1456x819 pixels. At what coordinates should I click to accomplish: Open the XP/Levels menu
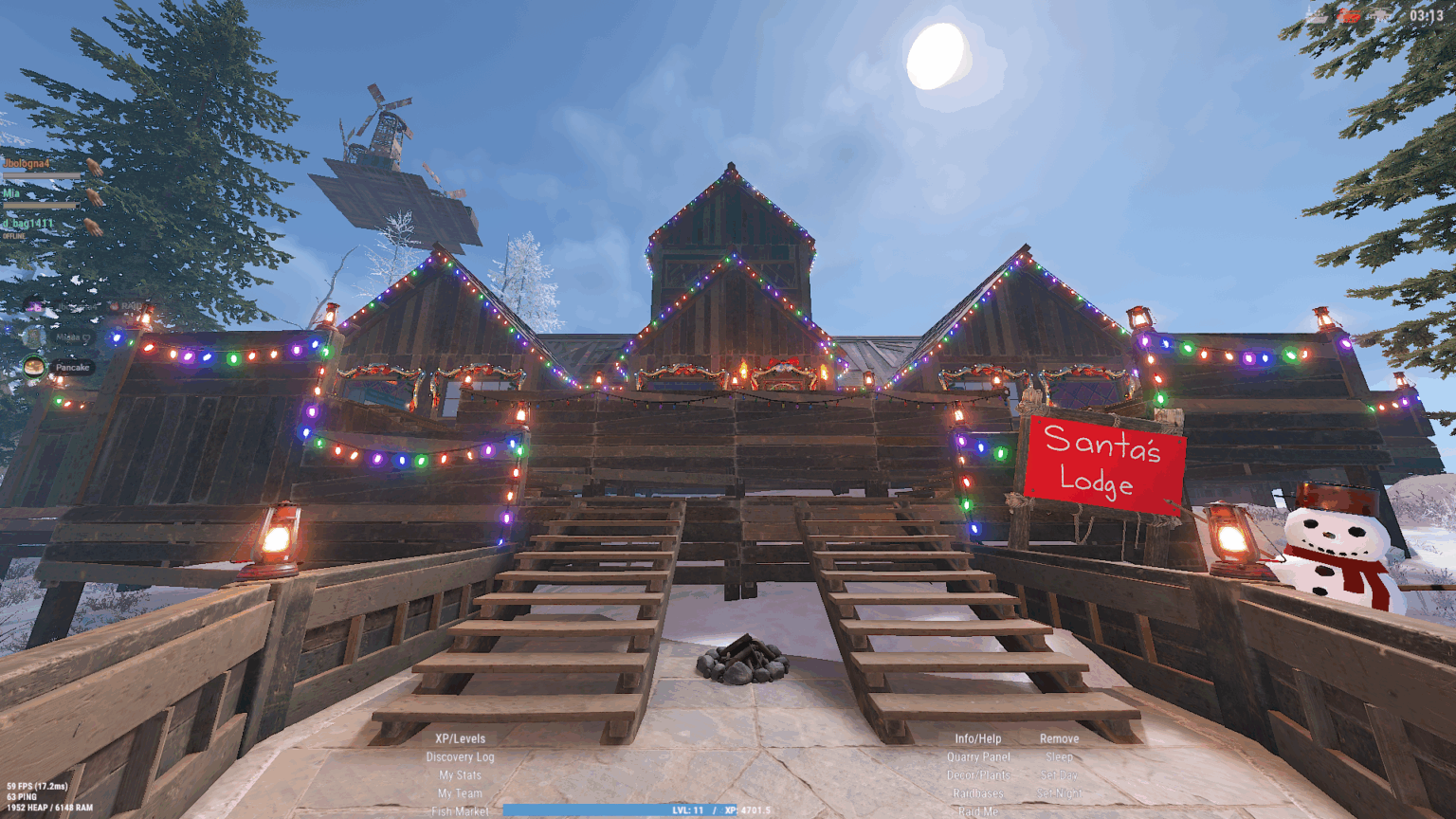(461, 737)
